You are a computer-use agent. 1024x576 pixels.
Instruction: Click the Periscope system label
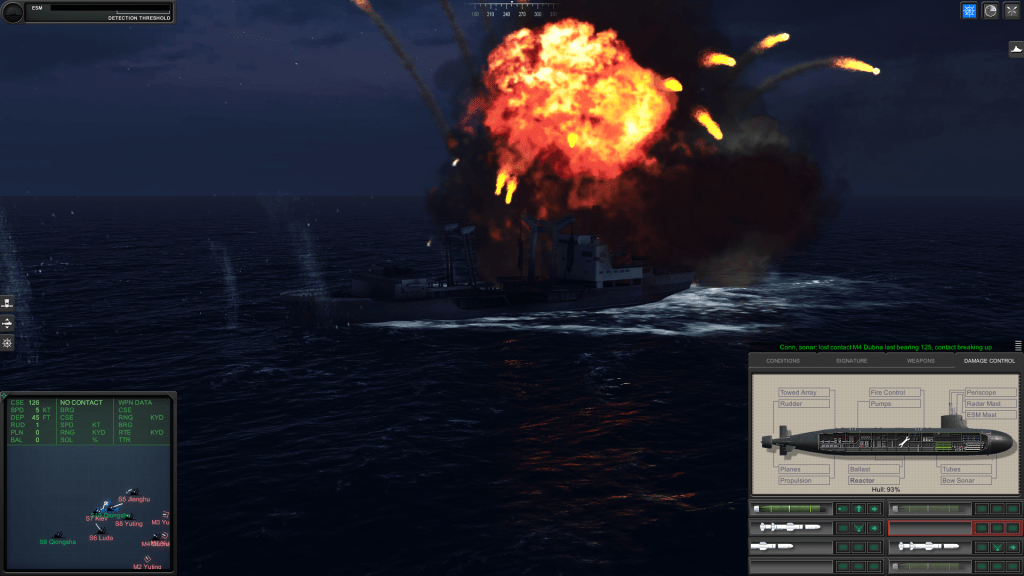[981, 393]
